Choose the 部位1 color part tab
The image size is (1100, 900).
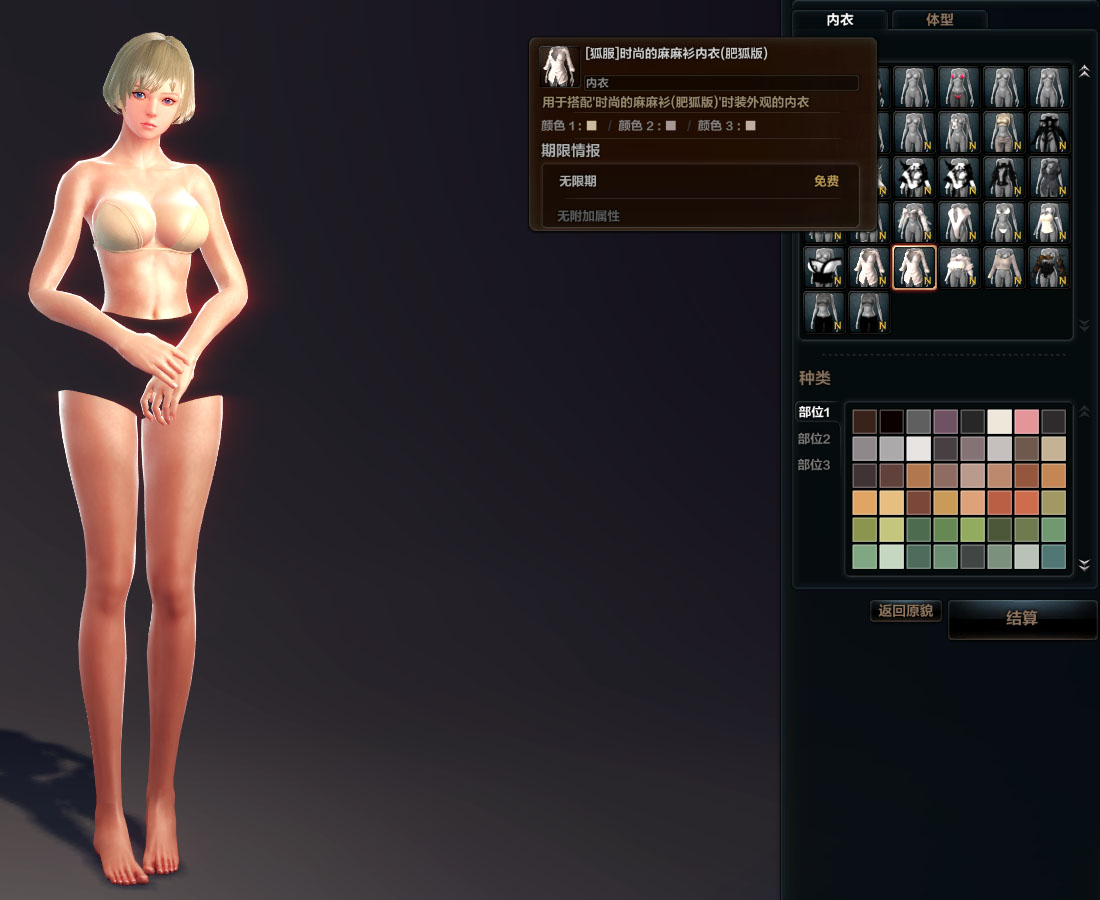814,412
